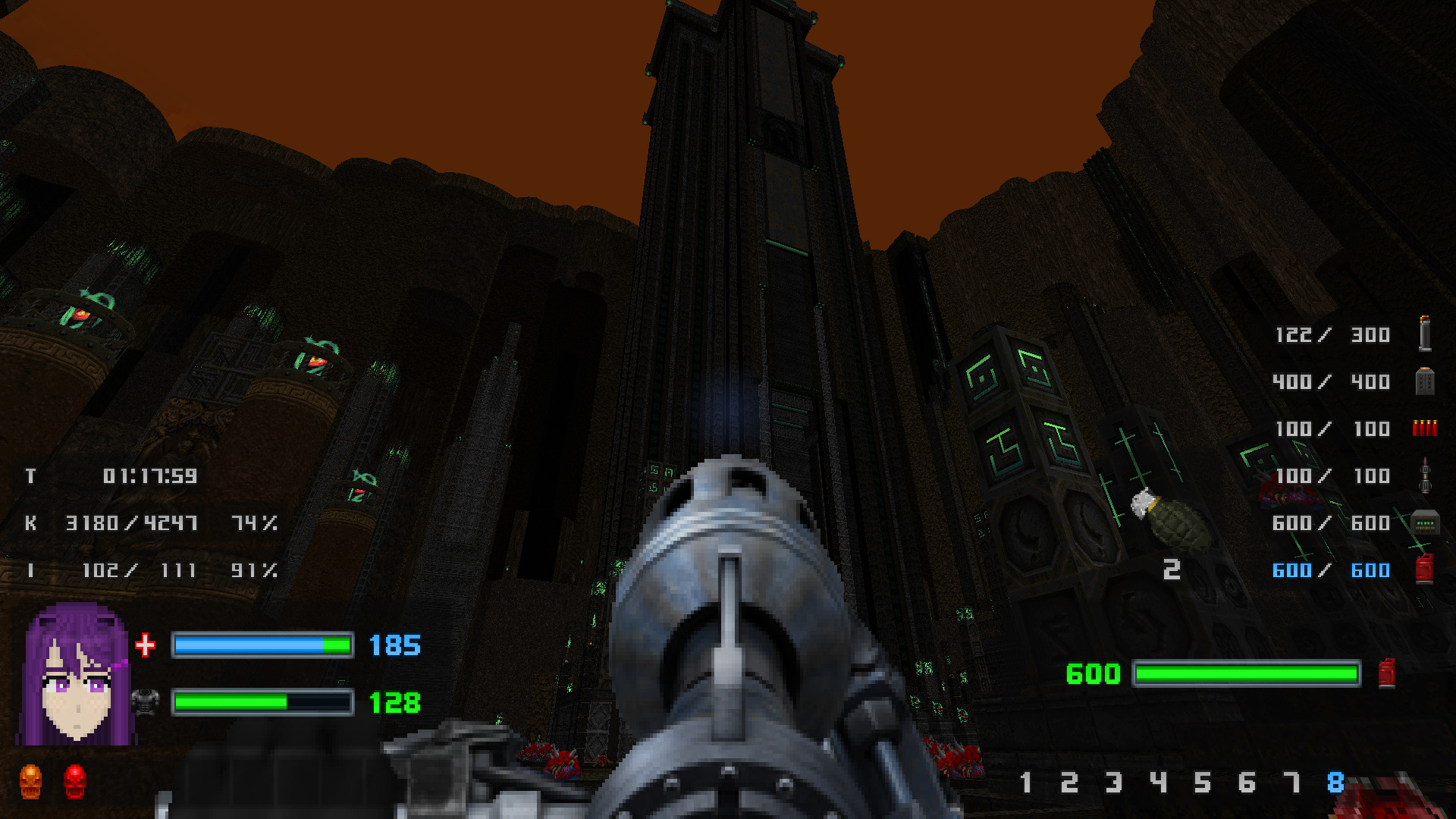
Task: Select the orange skull key icon
Action: click(30, 781)
